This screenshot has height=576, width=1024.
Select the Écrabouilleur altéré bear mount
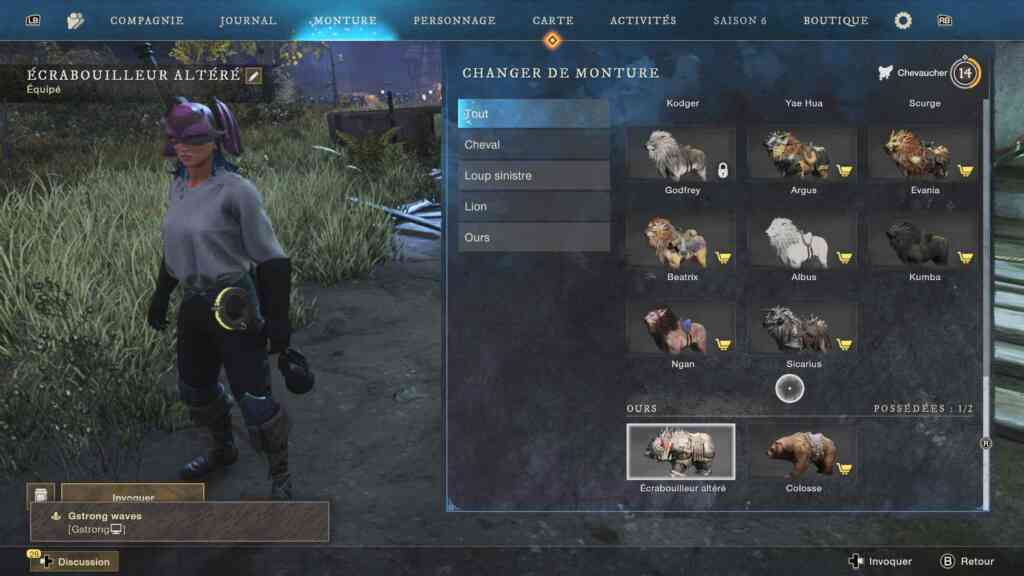(681, 452)
